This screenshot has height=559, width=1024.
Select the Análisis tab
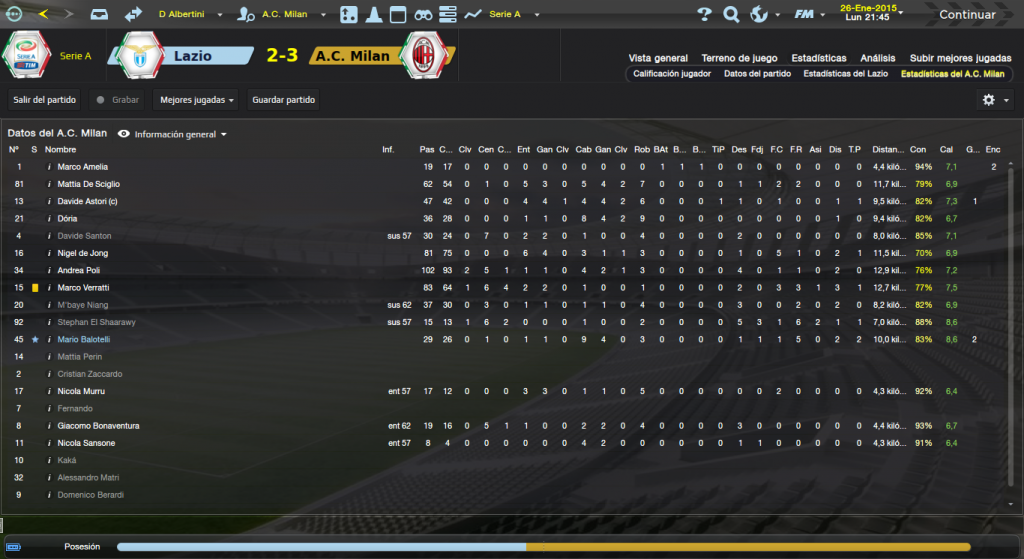pos(877,58)
